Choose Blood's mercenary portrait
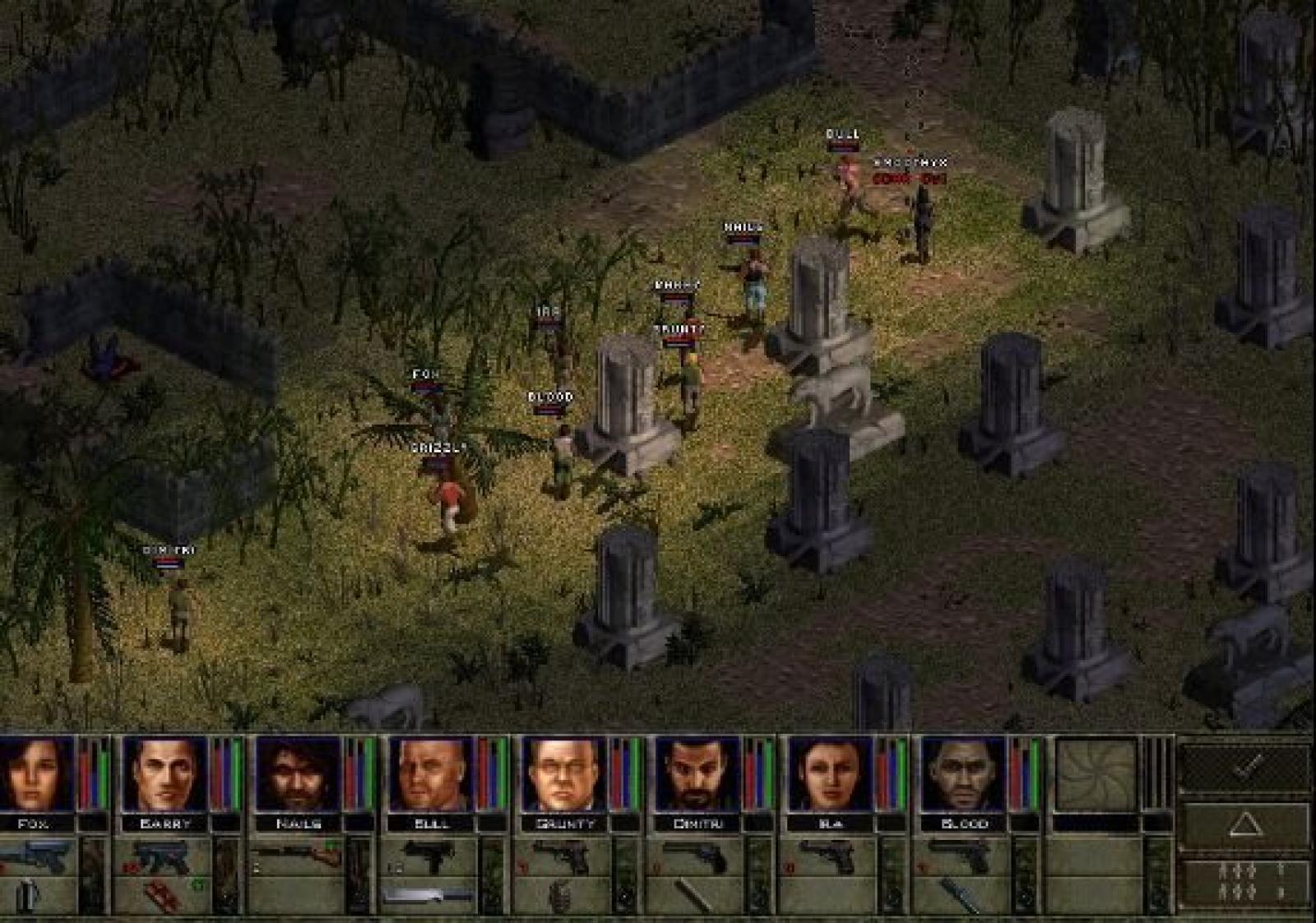Image resolution: width=1316 pixels, height=923 pixels. click(962, 773)
